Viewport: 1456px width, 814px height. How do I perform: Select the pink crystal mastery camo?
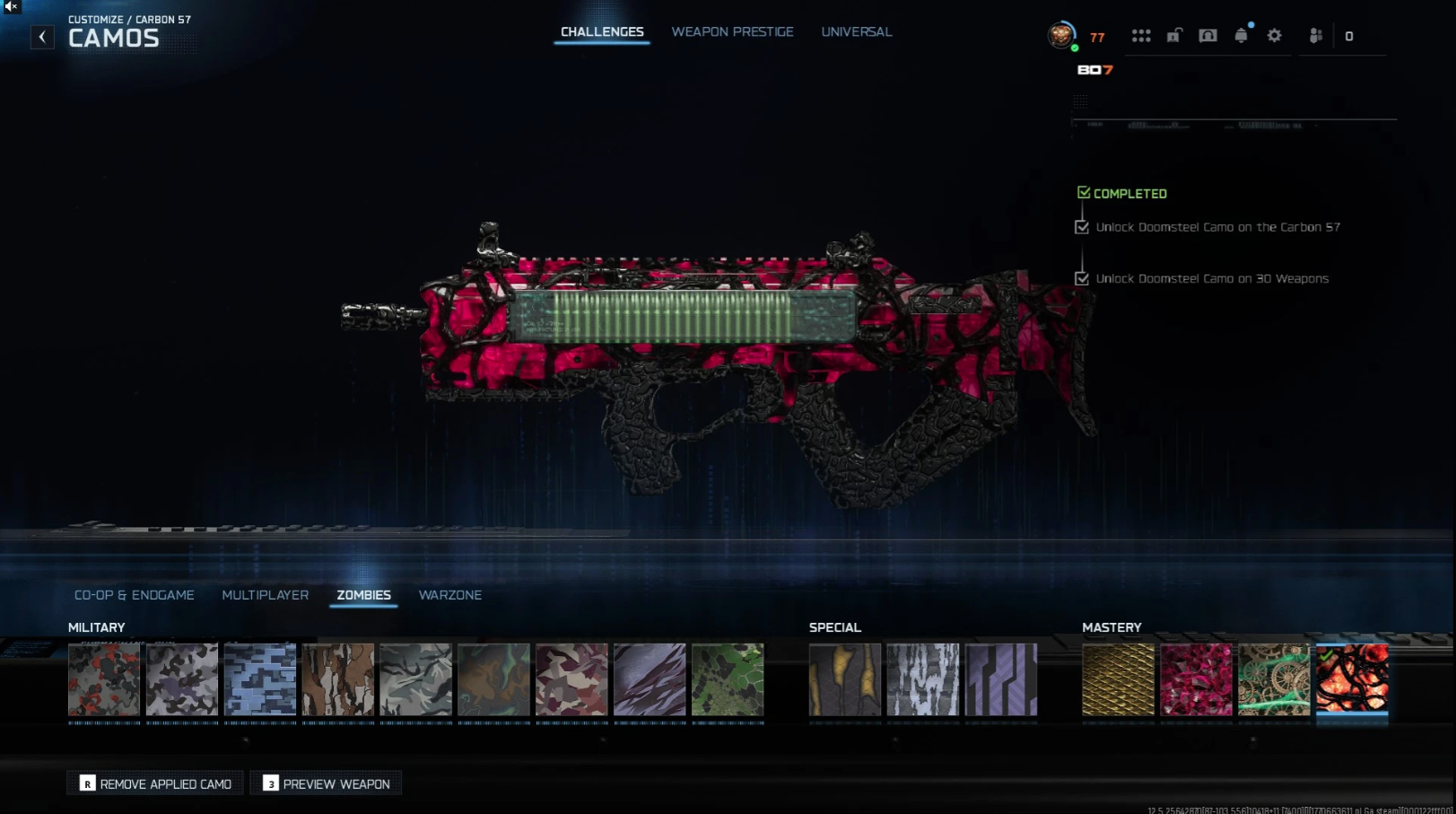coord(1196,679)
